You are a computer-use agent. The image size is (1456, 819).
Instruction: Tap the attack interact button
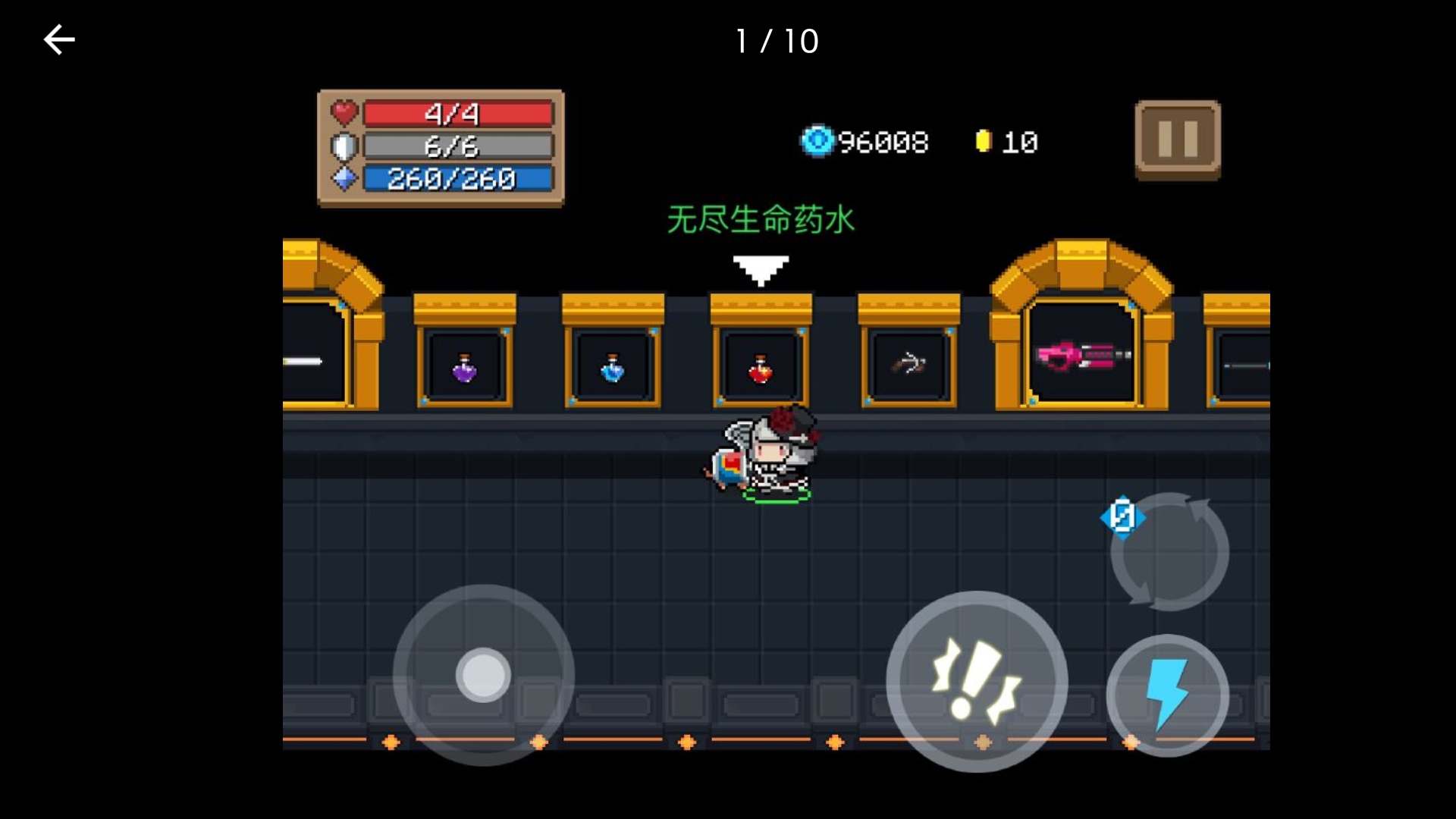click(x=976, y=681)
